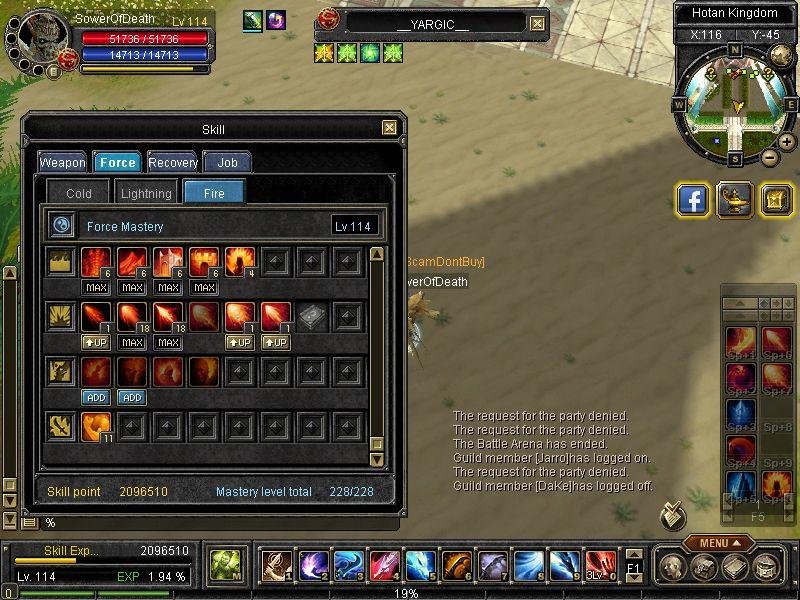
Task: Show the Cold skill tree
Action: [78, 193]
